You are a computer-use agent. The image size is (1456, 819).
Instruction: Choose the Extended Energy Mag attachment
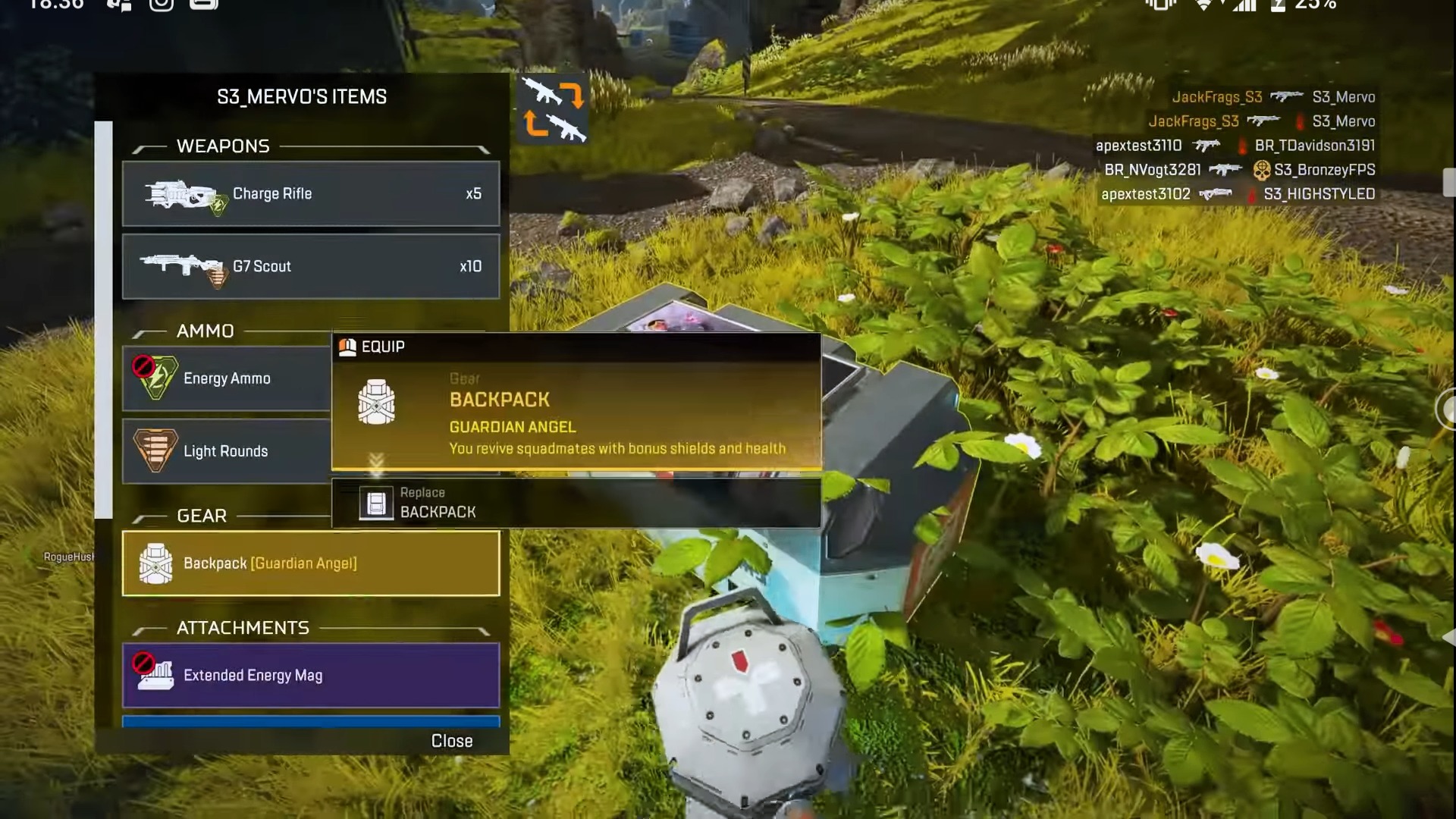[311, 675]
